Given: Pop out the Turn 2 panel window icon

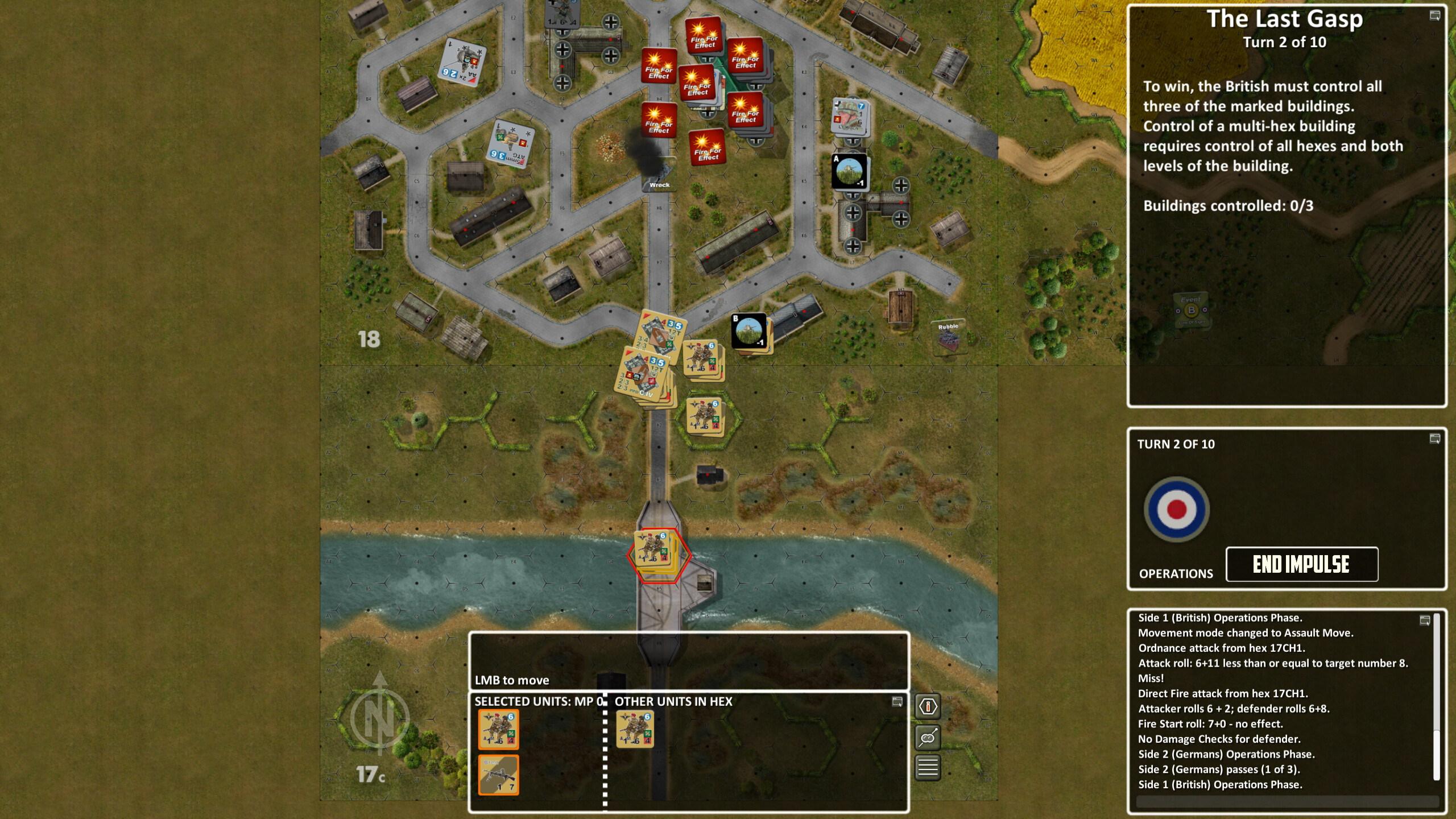Looking at the screenshot, I should (1434, 438).
